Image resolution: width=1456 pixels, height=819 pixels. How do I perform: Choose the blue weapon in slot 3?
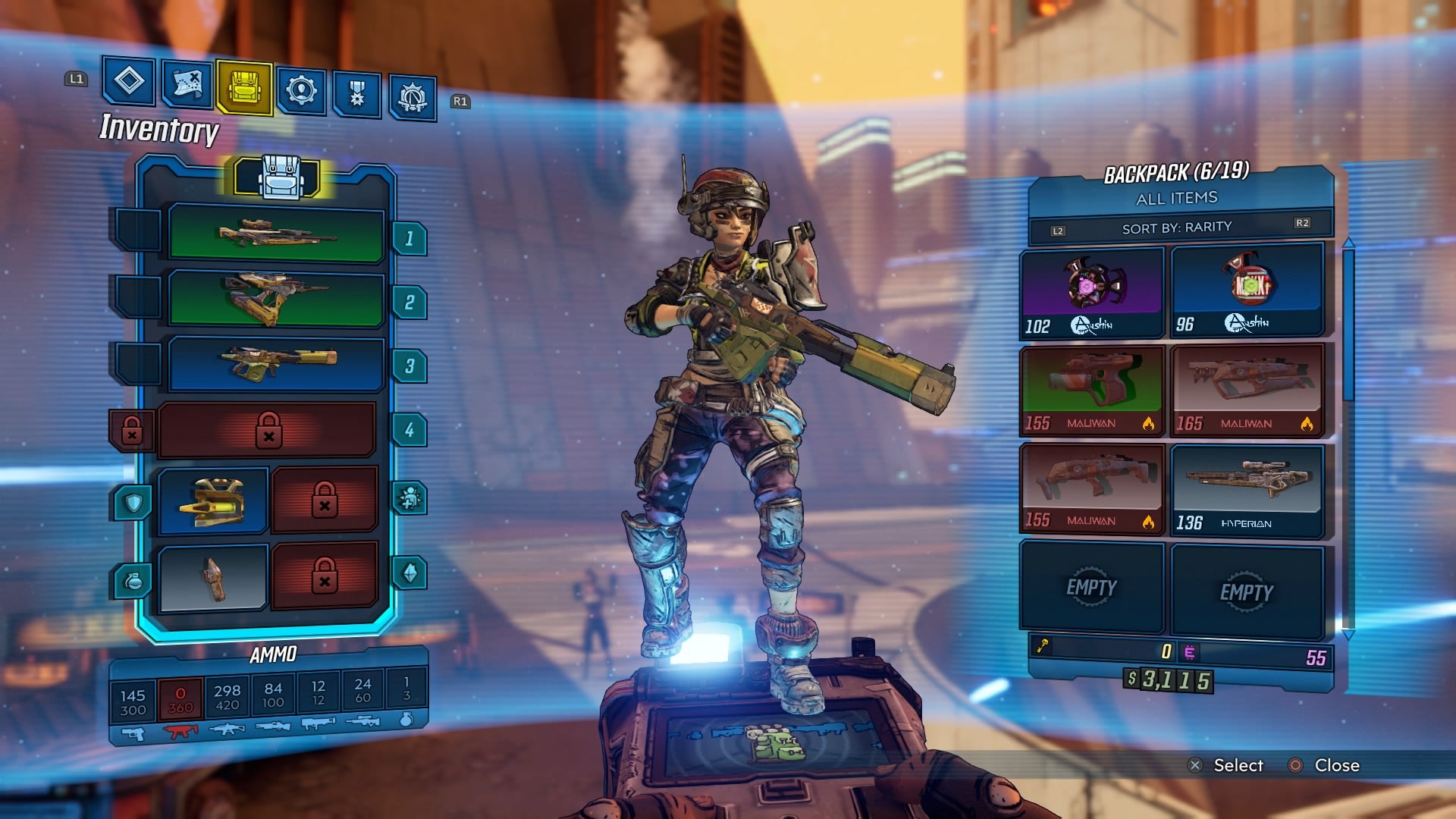pyautogui.click(x=276, y=363)
